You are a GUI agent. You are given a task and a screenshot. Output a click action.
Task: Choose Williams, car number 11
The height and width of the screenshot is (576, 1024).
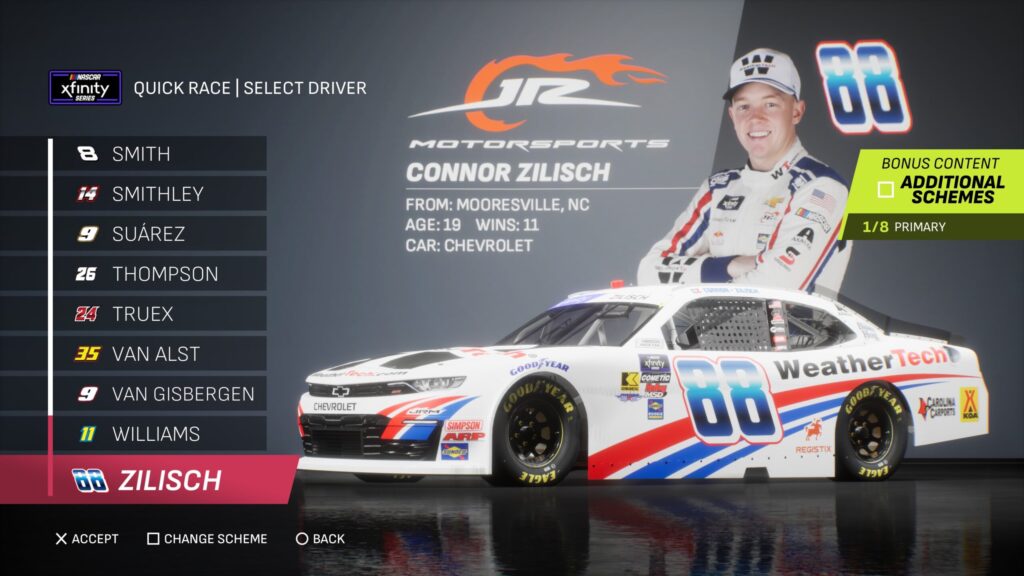[158, 434]
